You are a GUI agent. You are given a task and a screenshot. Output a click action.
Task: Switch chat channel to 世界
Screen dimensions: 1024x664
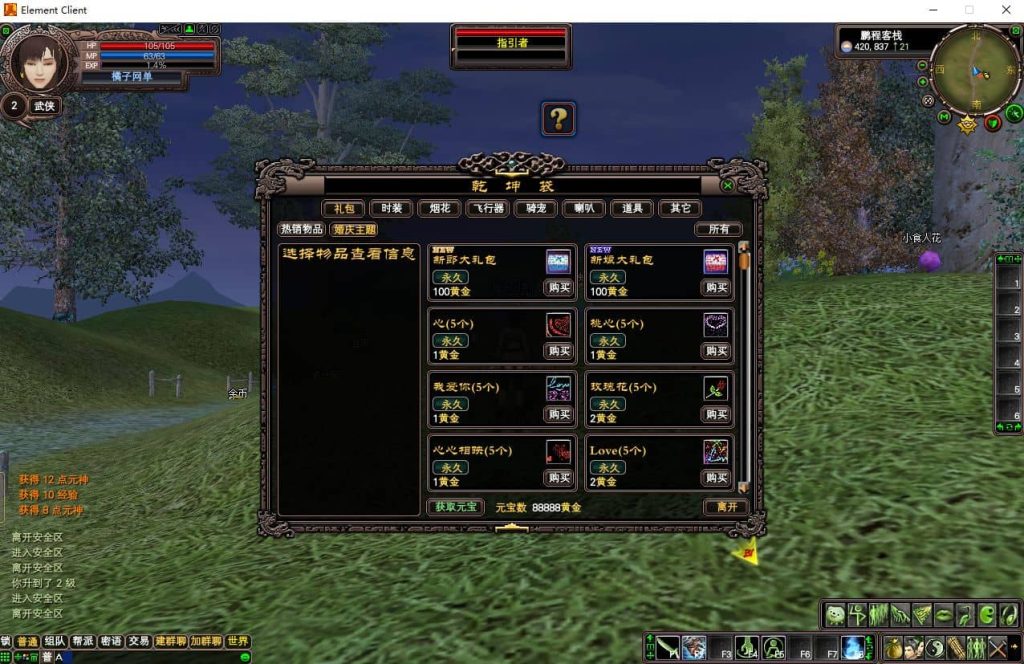(237, 641)
